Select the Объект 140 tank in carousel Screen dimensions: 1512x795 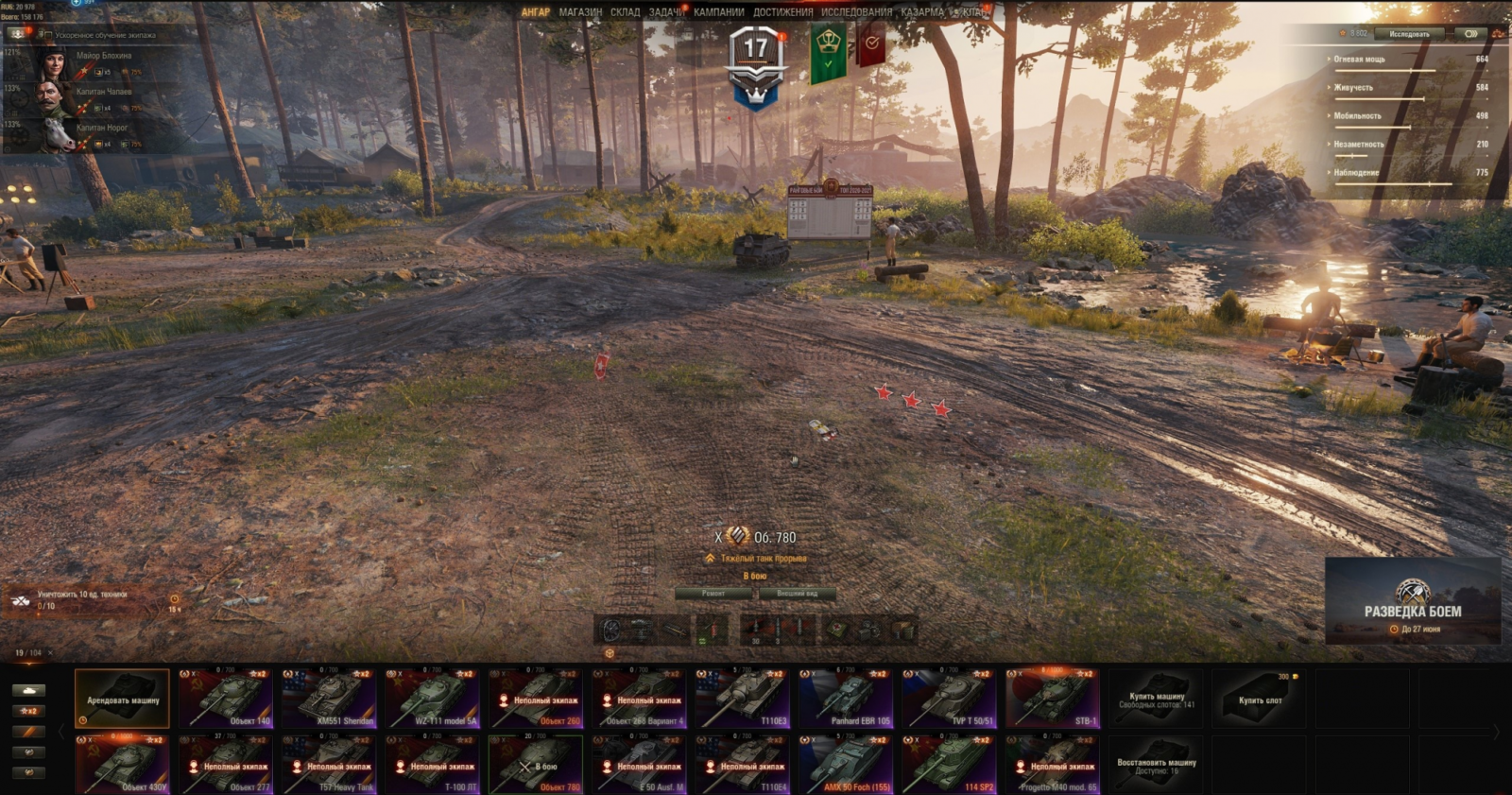click(226, 700)
